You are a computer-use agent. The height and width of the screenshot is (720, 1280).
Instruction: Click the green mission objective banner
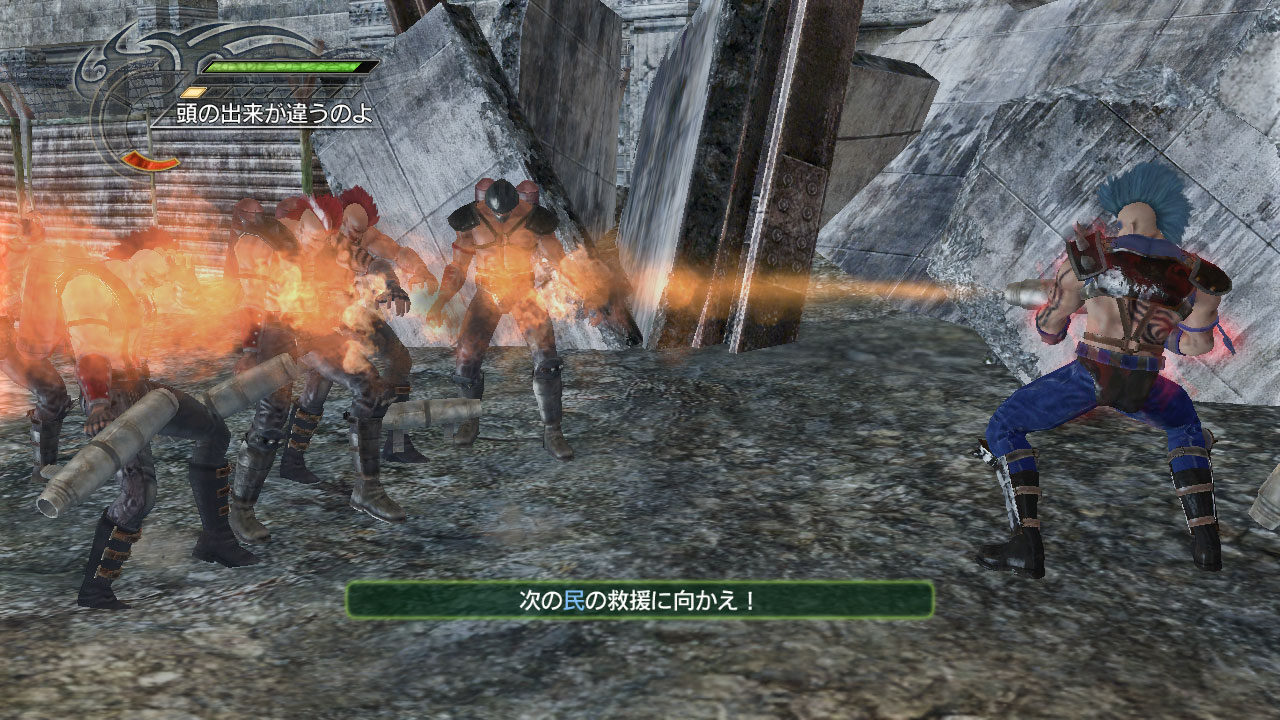click(x=640, y=600)
